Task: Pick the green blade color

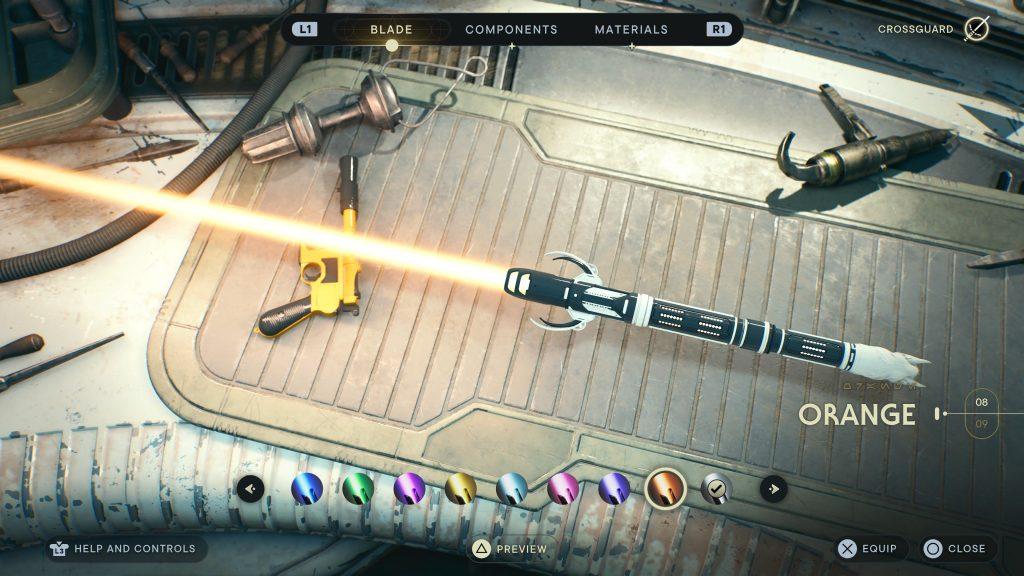Action: click(x=358, y=489)
